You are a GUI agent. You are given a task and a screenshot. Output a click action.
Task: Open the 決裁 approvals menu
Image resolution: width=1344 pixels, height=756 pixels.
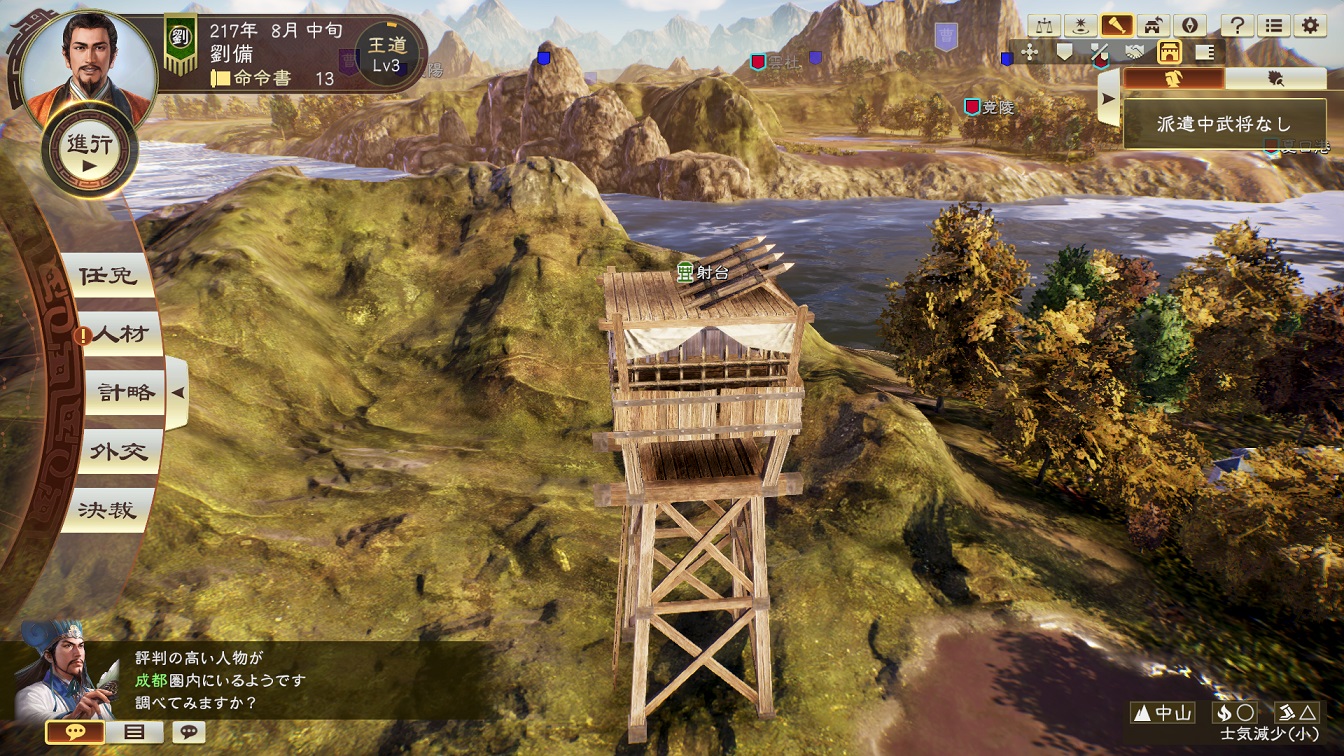tap(109, 510)
